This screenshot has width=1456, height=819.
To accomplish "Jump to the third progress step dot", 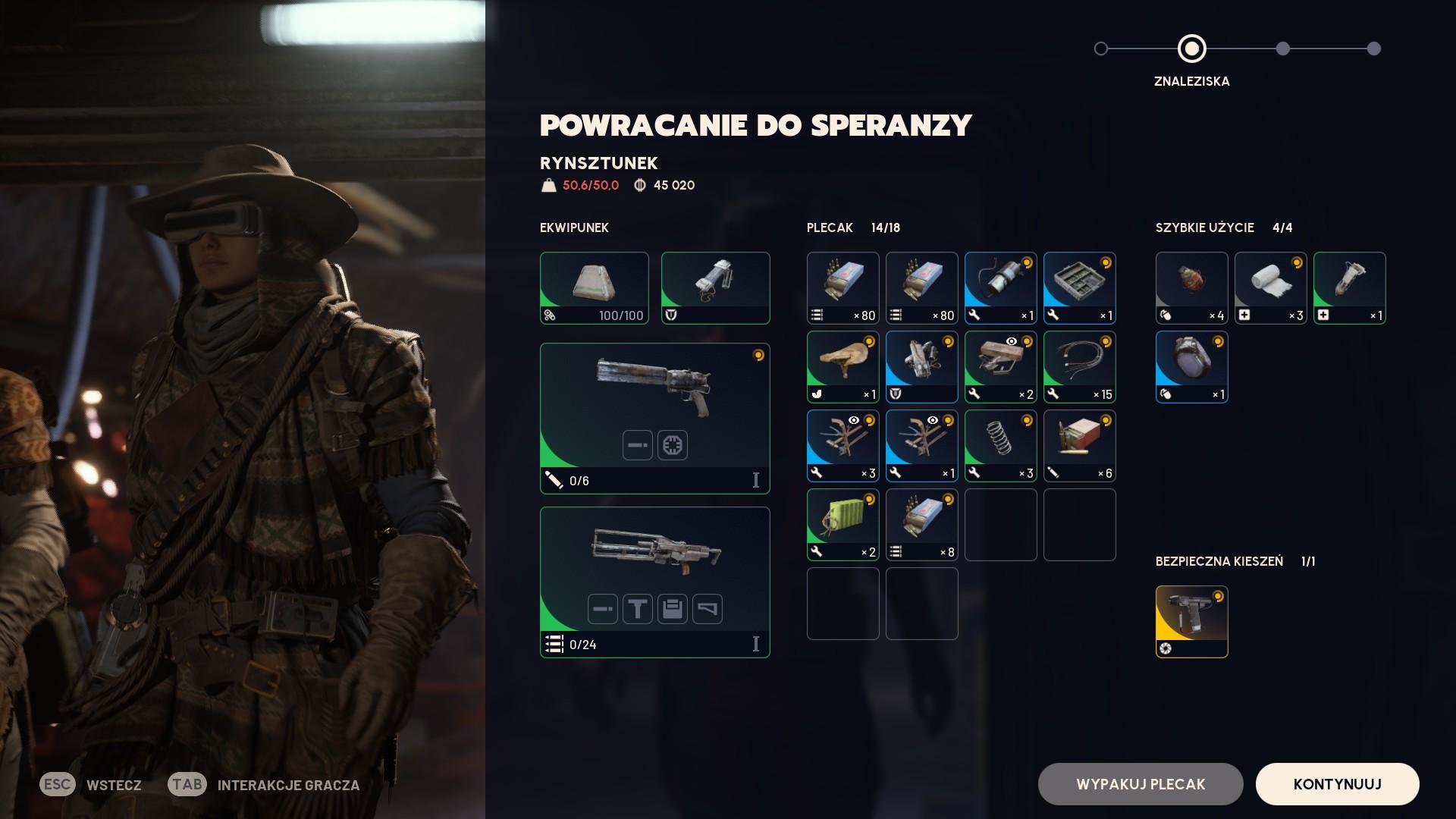I will click(x=1282, y=49).
